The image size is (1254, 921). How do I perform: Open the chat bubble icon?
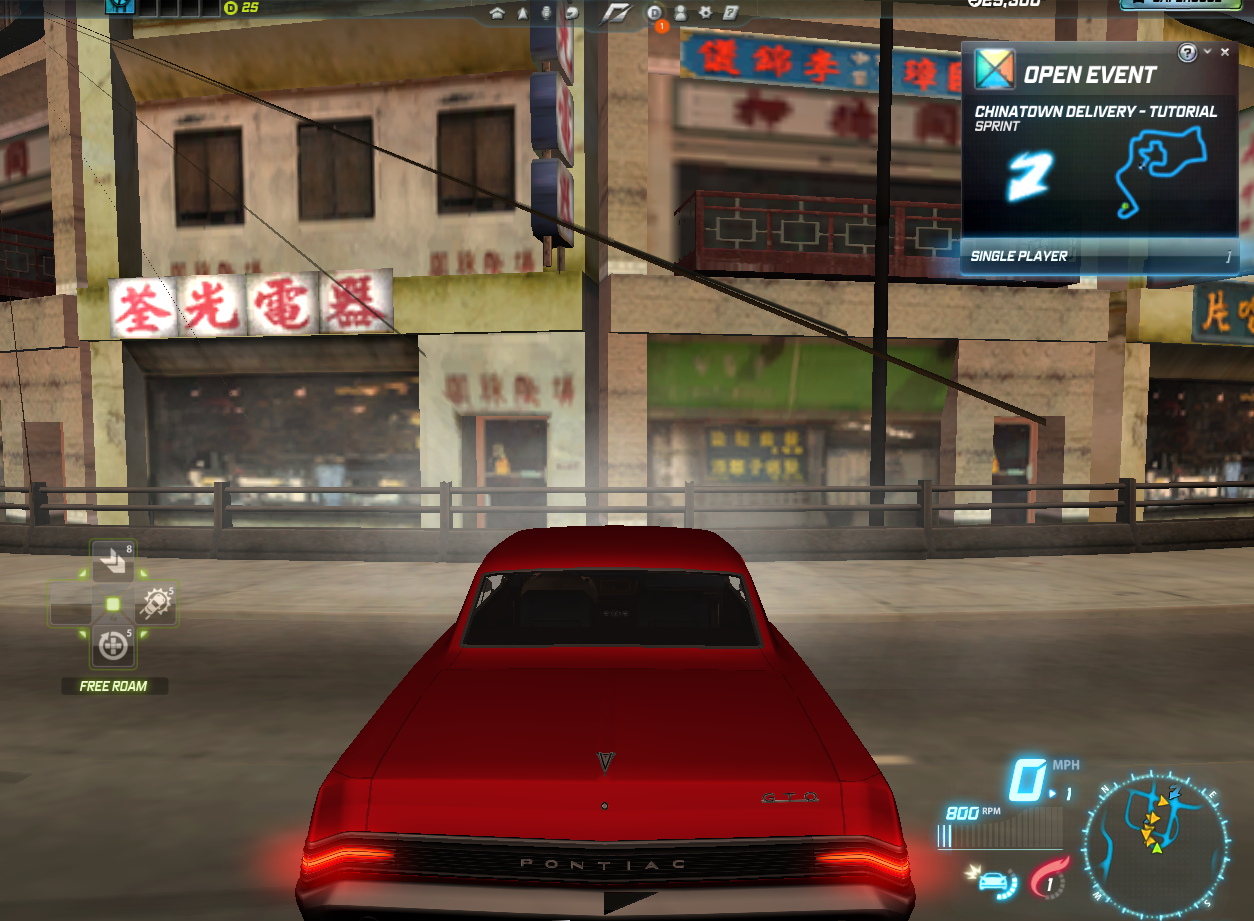pyautogui.click(x=572, y=13)
